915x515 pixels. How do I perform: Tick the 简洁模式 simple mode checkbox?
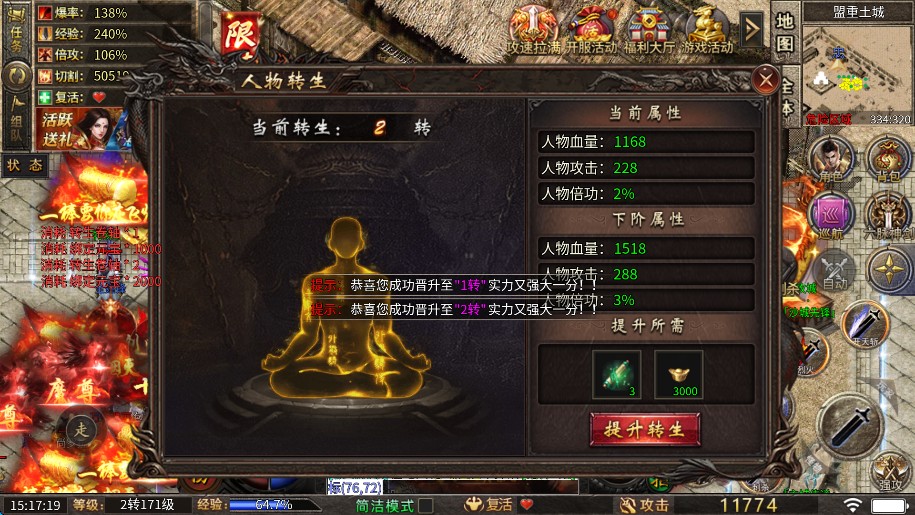tap(426, 506)
